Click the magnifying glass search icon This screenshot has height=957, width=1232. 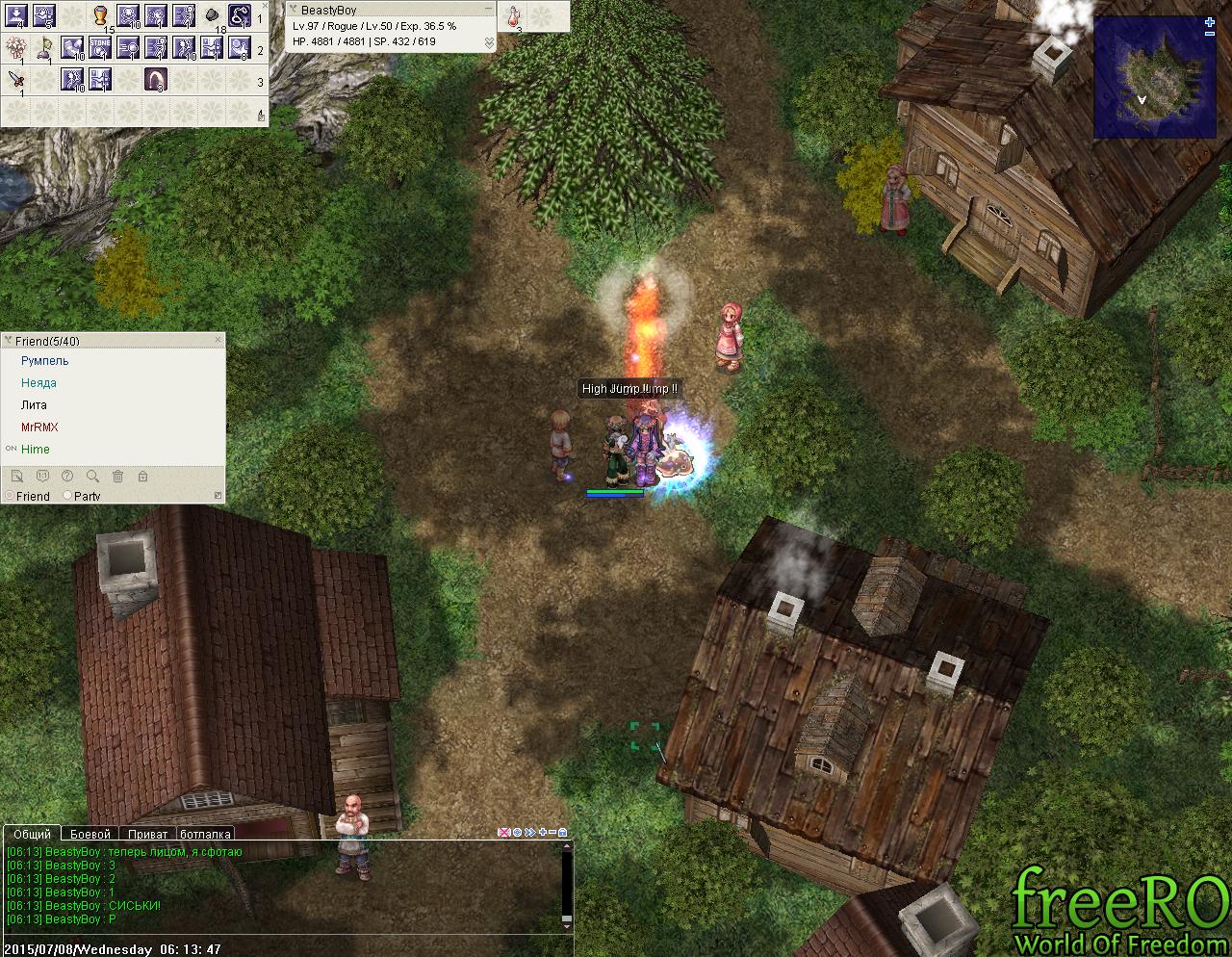point(92,476)
